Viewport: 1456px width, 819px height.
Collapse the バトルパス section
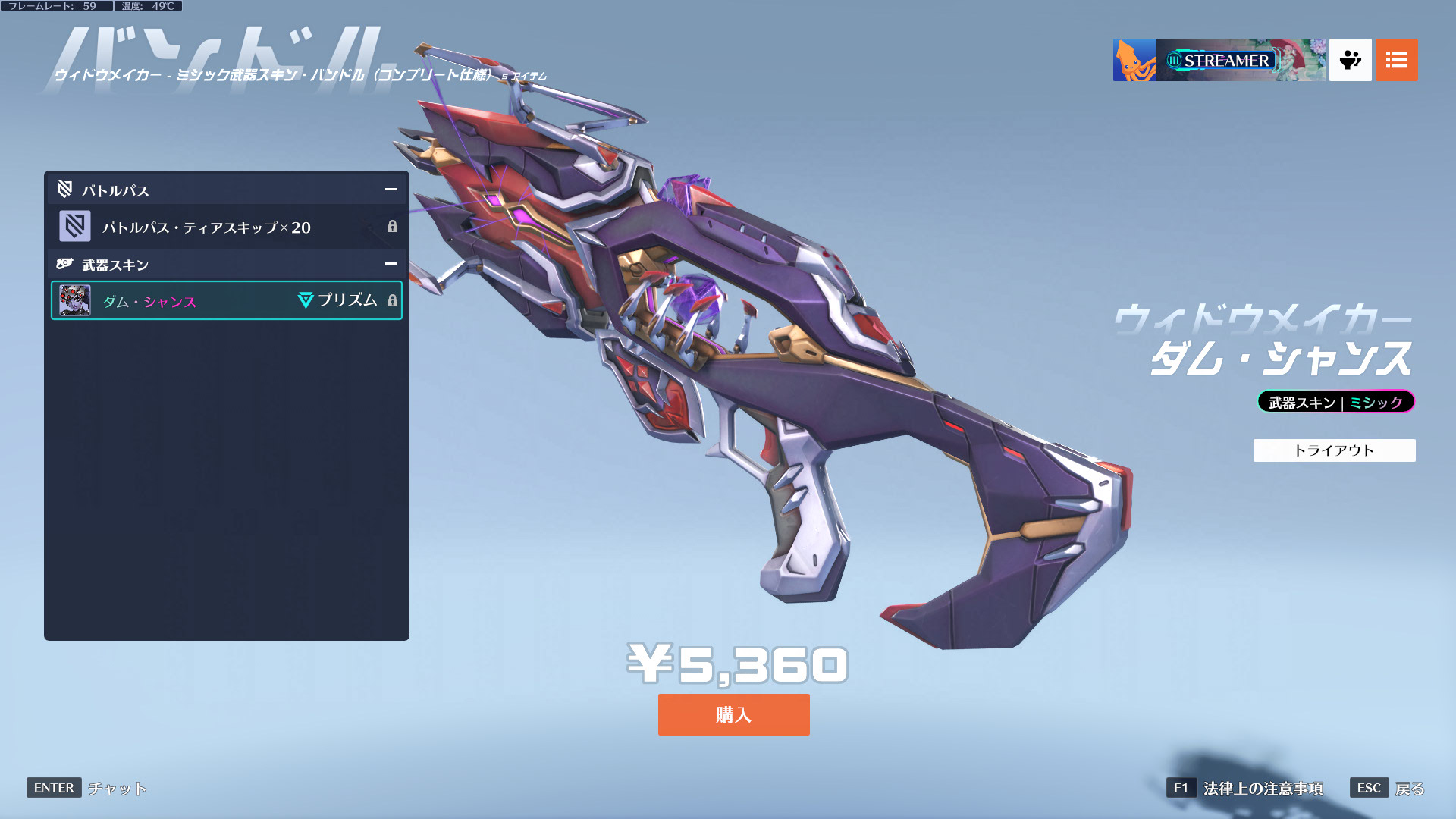(391, 190)
